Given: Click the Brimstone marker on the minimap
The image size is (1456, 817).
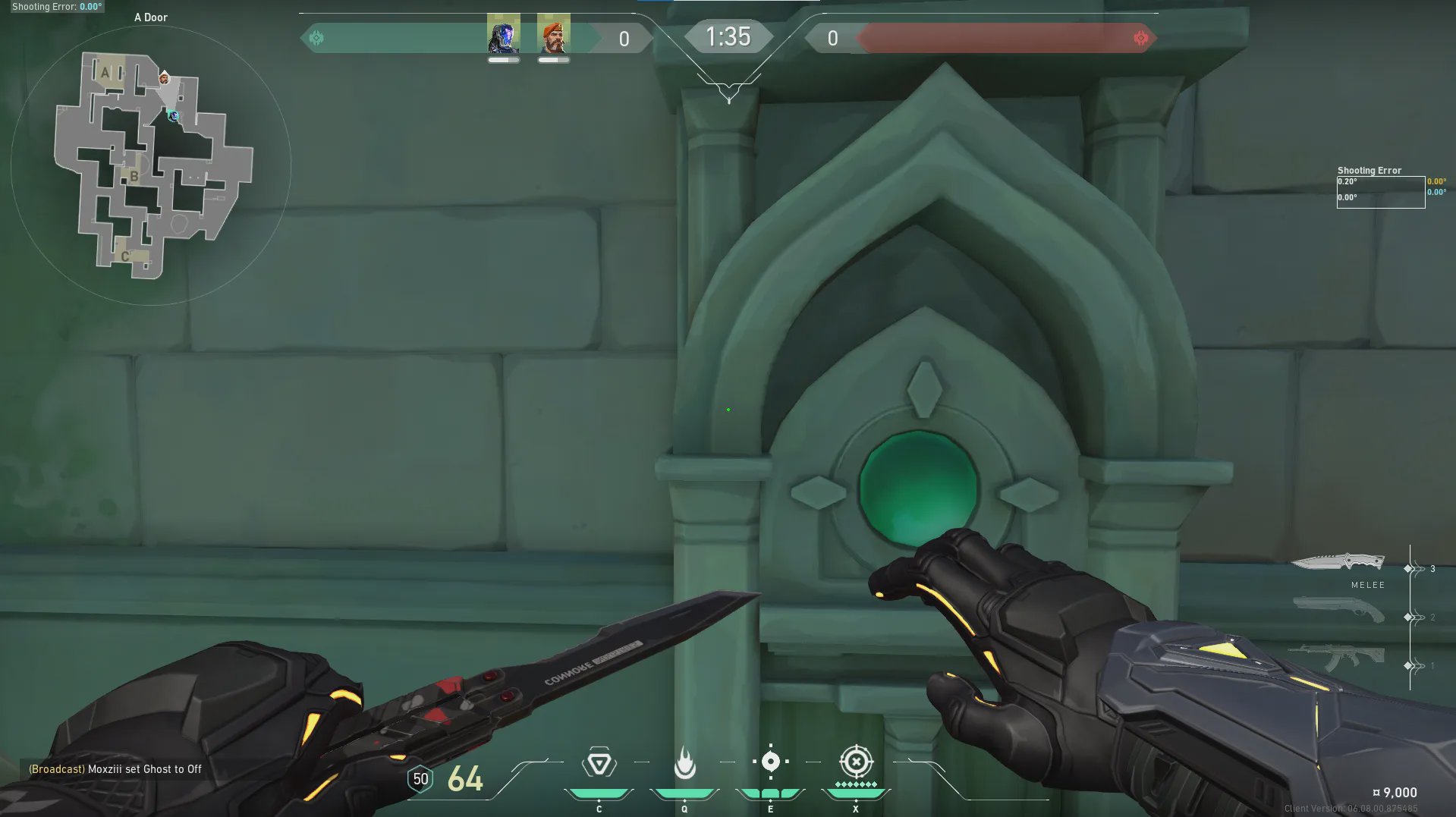Looking at the screenshot, I should point(164,78).
